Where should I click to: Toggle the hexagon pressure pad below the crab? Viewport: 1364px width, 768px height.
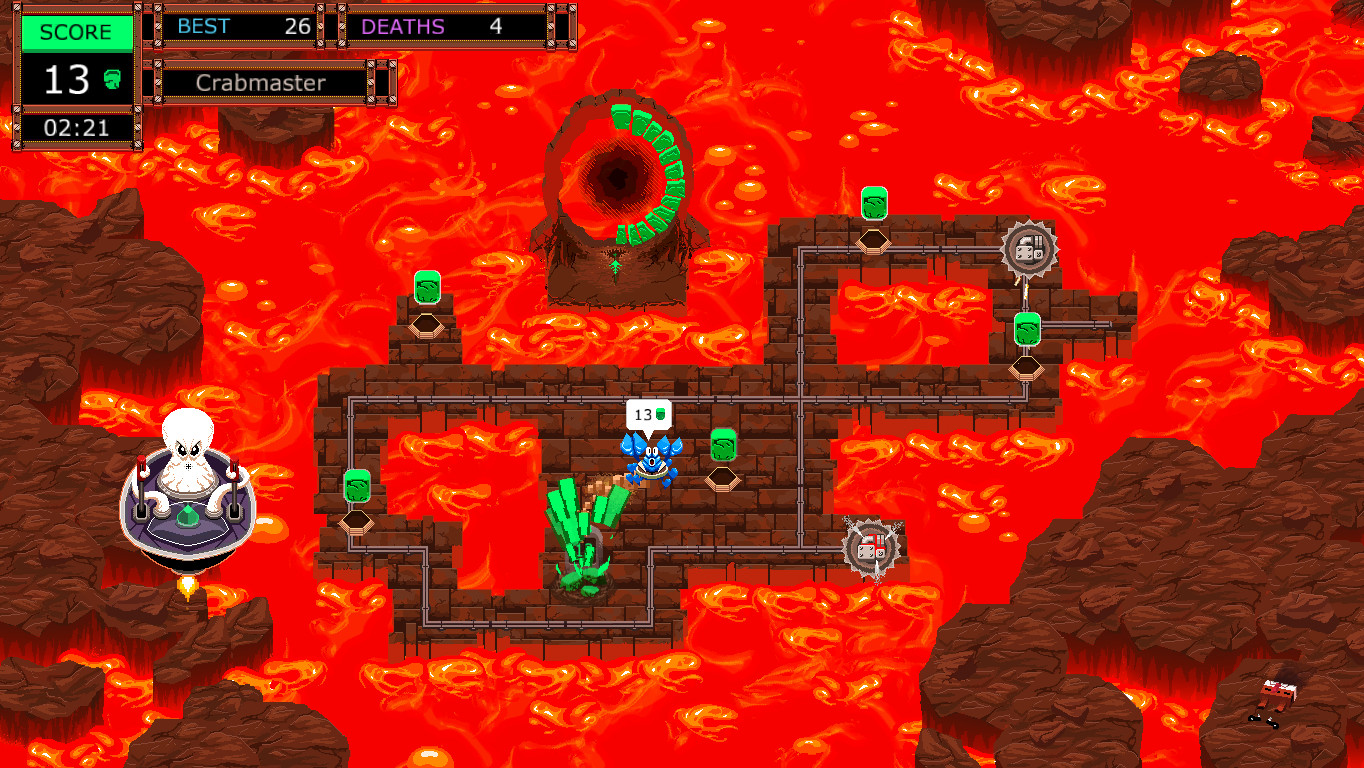(722, 478)
